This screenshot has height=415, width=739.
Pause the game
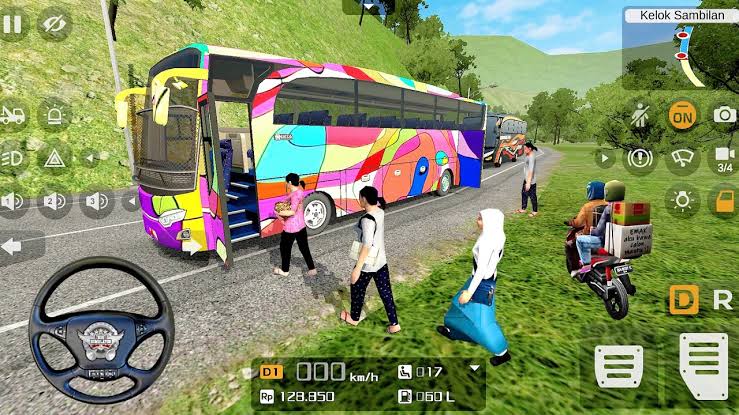12,23
